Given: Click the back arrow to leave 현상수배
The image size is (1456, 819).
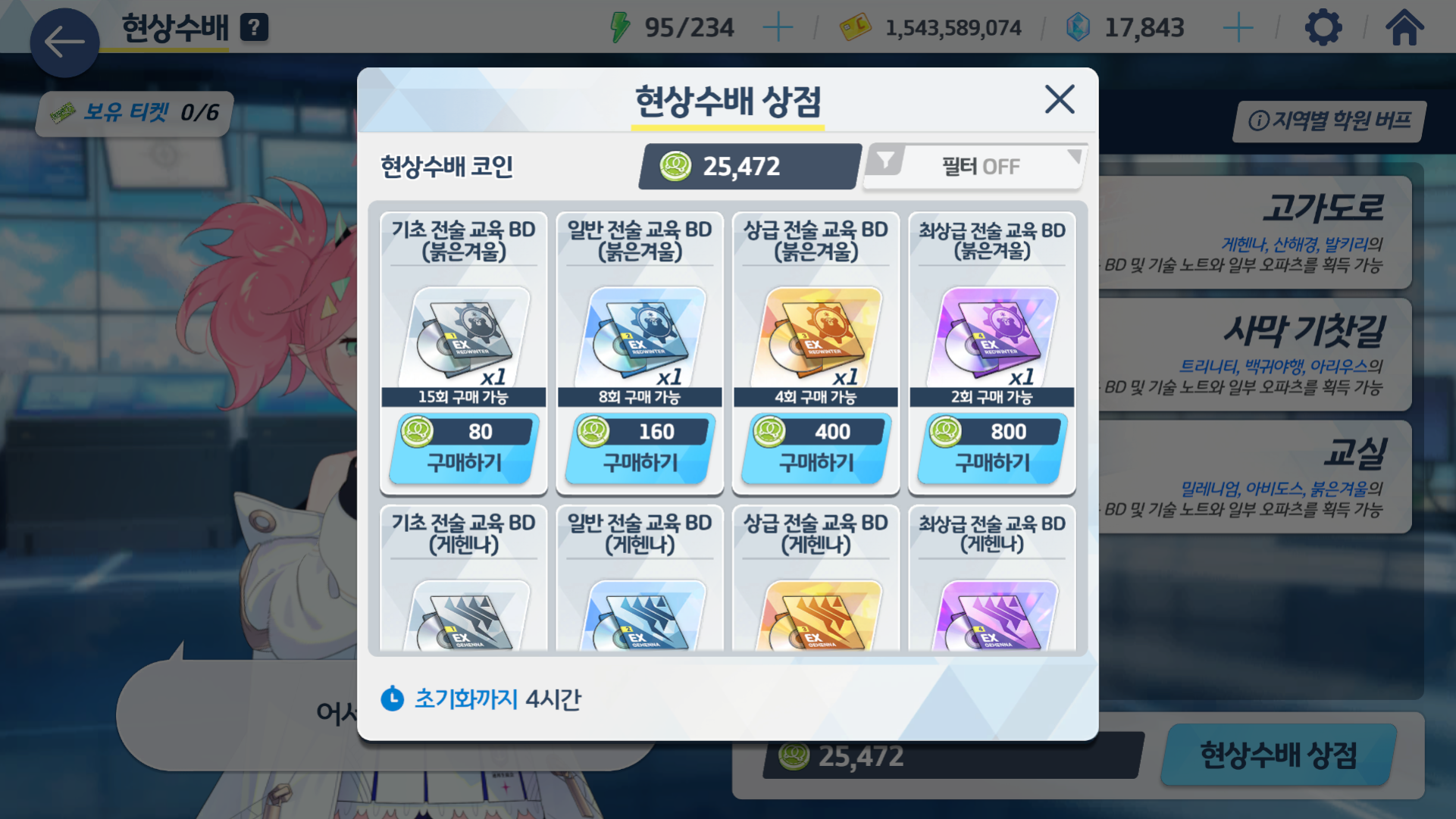Looking at the screenshot, I should (64, 43).
